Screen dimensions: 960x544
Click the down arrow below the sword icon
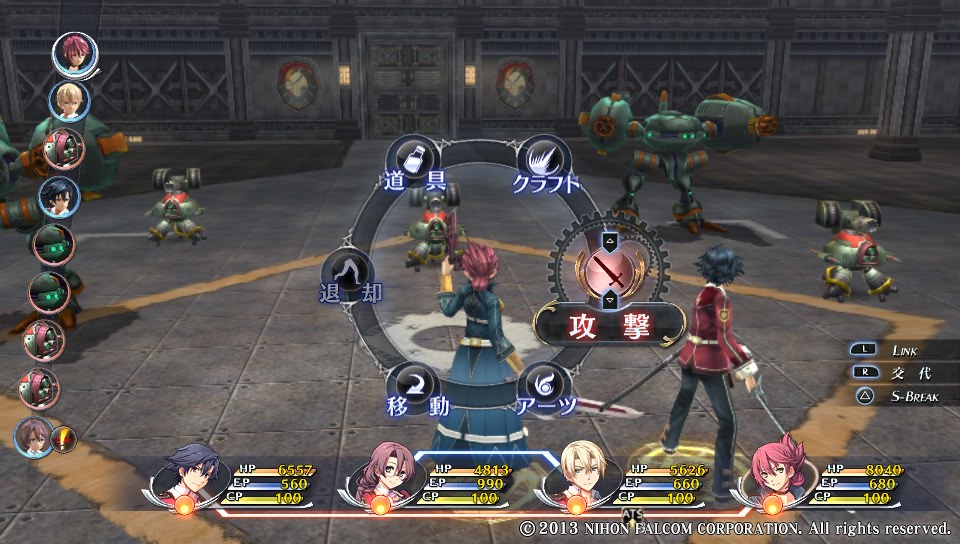pos(609,301)
